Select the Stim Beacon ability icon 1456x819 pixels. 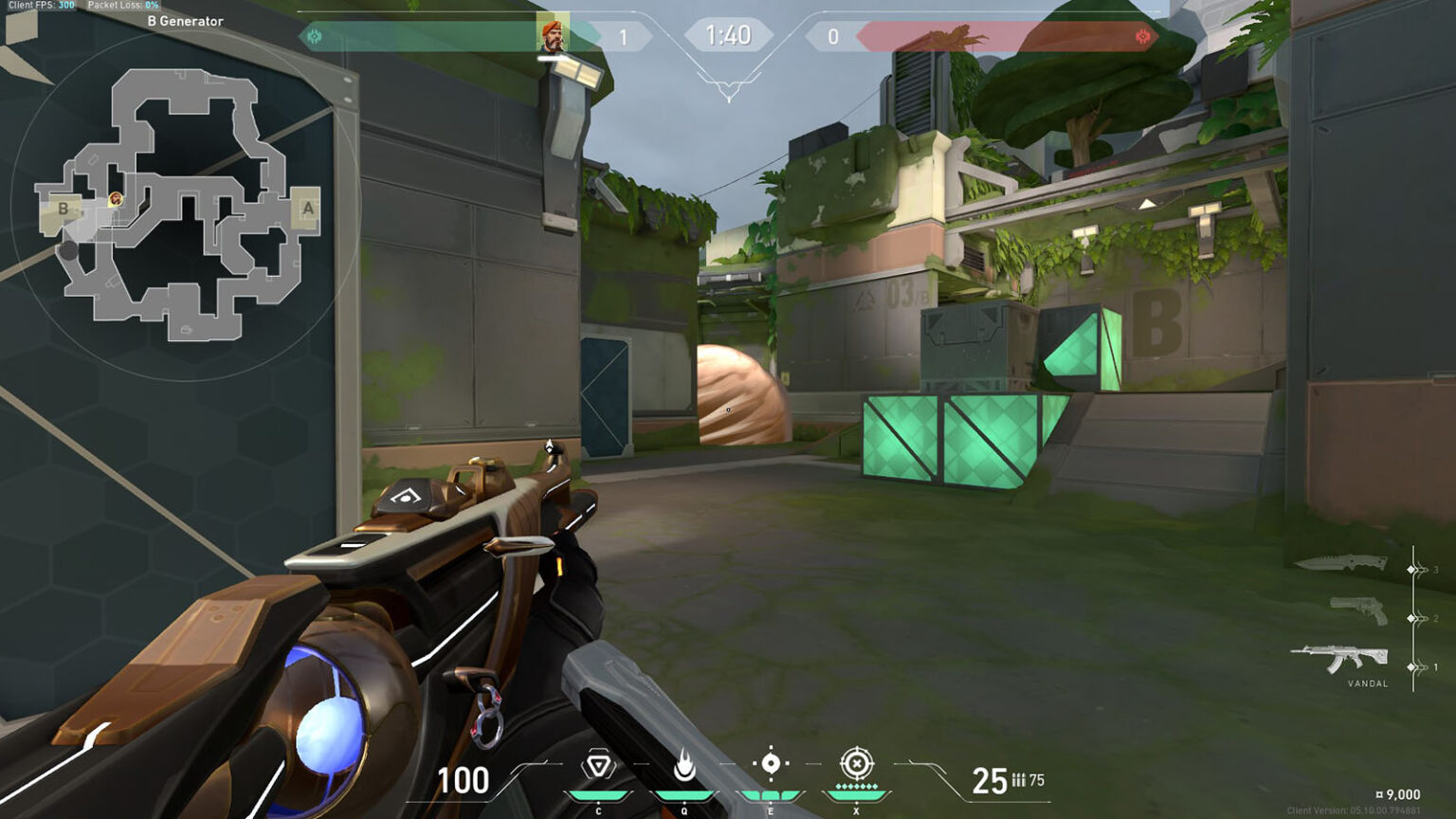pyautogui.click(x=597, y=763)
